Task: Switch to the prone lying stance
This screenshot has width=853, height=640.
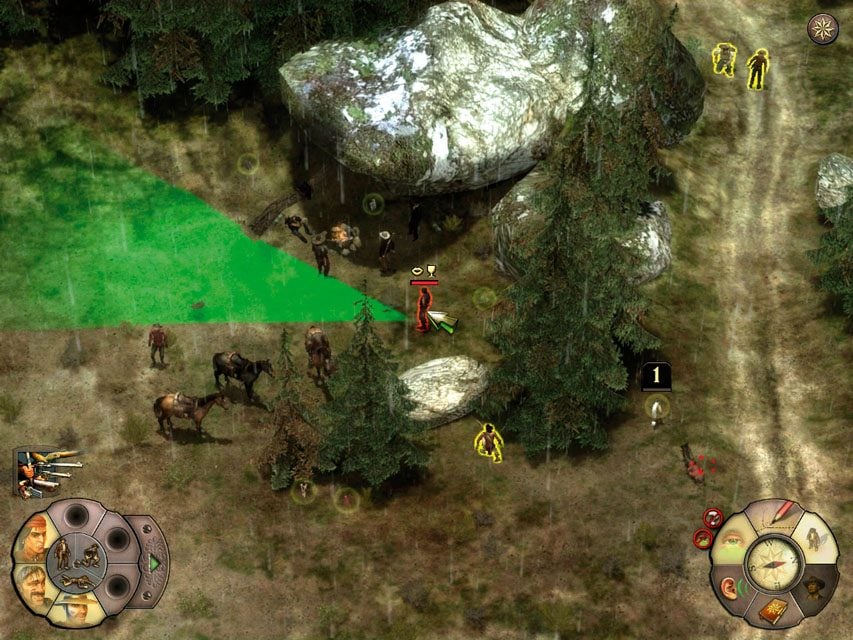Action: [75, 581]
